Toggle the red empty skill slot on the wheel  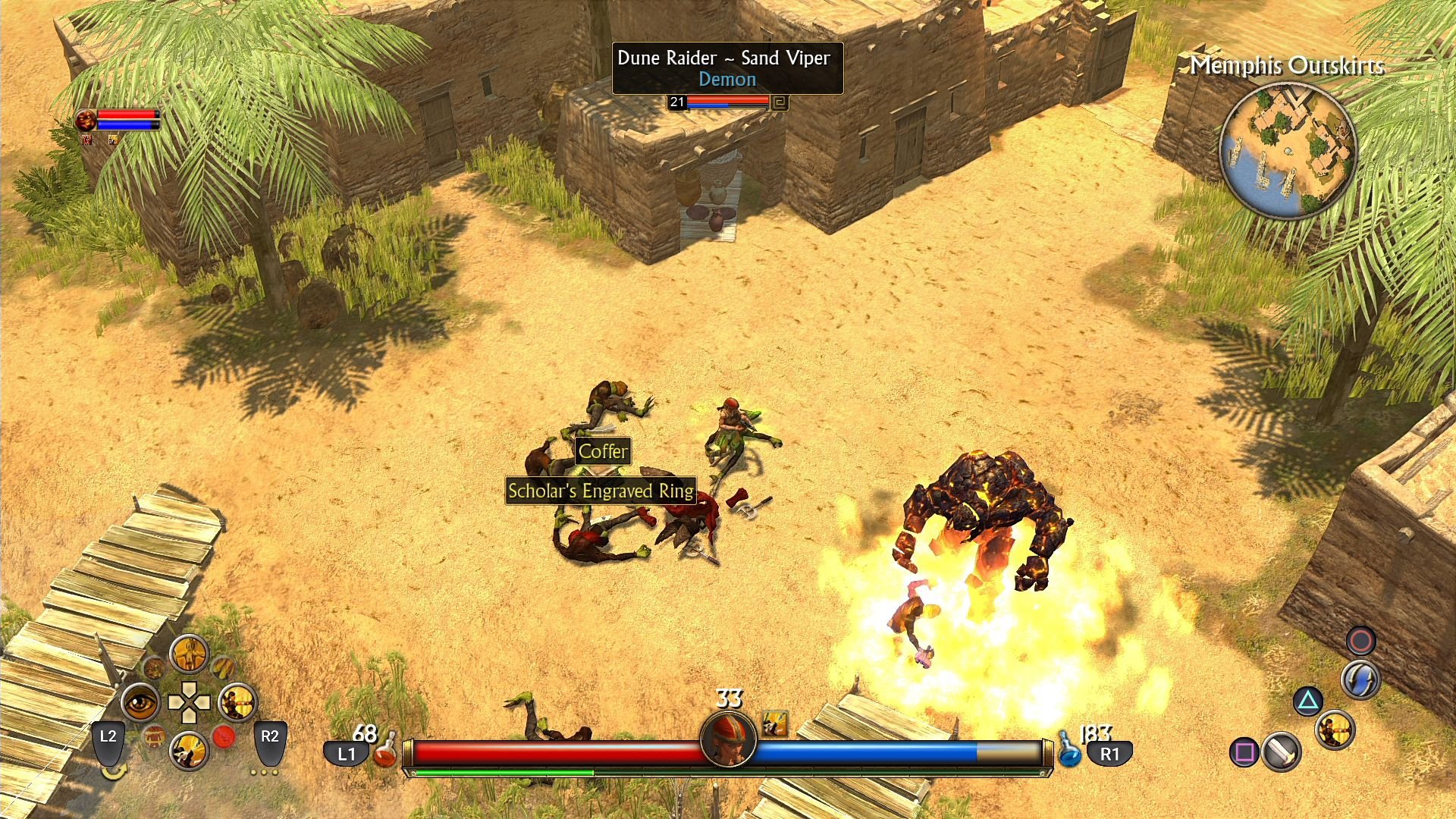(224, 736)
